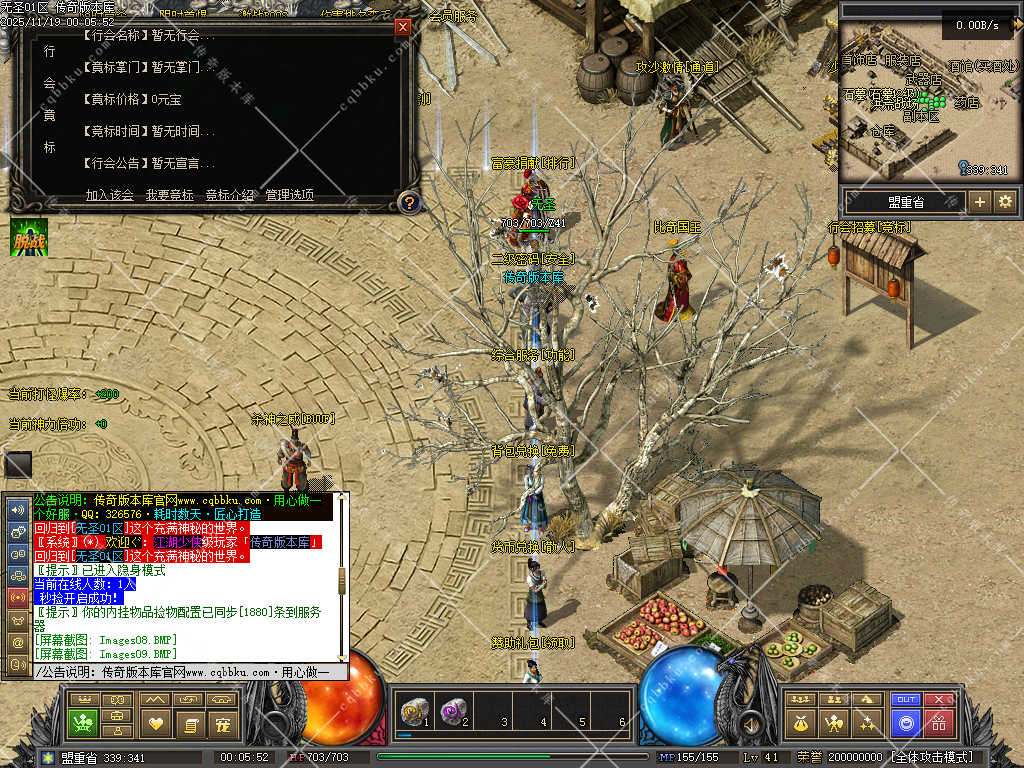This screenshot has height=768, width=1024.
Task: Click the blue OUT button
Action: [906, 700]
